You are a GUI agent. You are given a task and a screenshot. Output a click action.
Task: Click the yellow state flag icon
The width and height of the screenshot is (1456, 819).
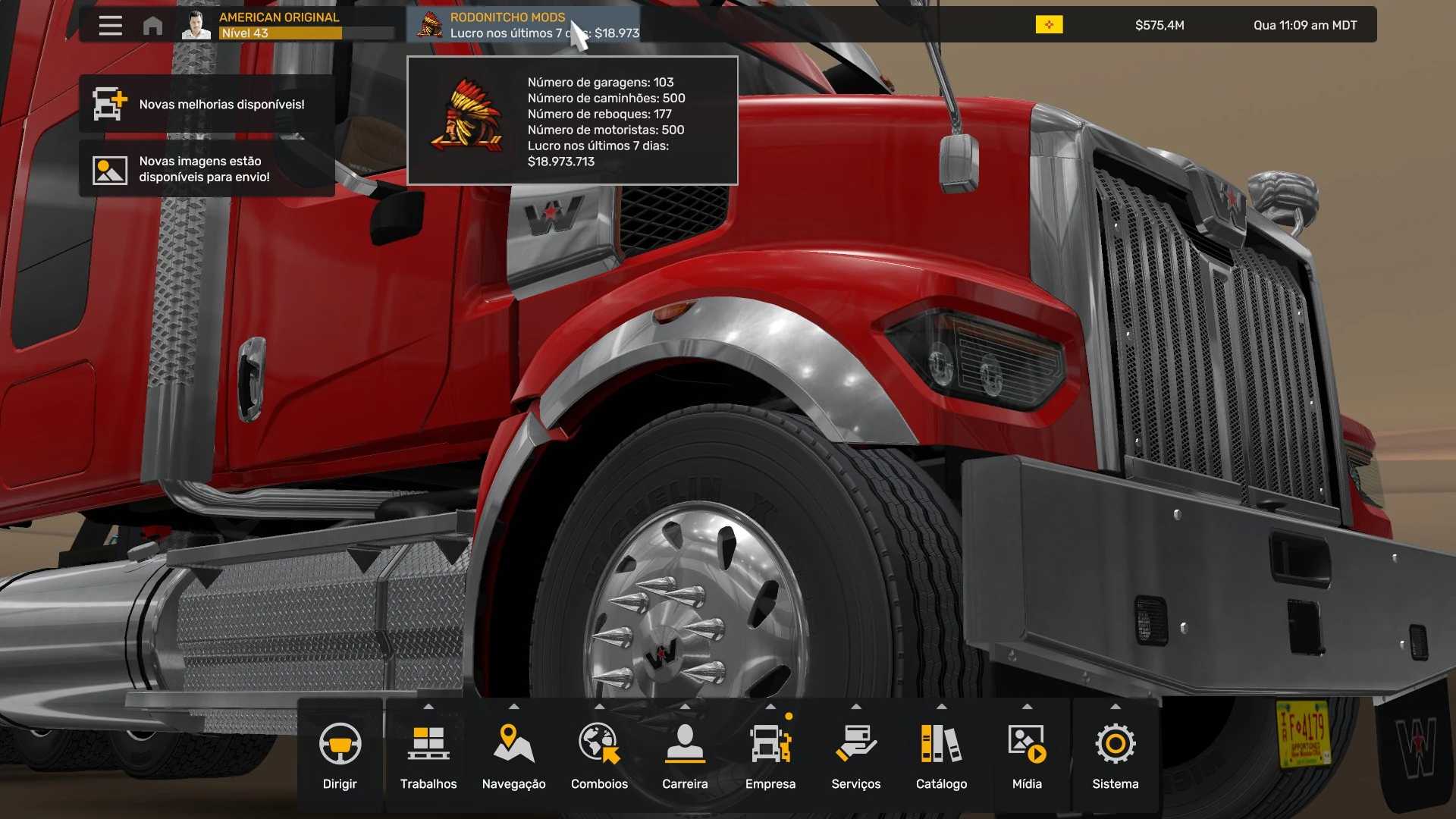coord(1049,25)
